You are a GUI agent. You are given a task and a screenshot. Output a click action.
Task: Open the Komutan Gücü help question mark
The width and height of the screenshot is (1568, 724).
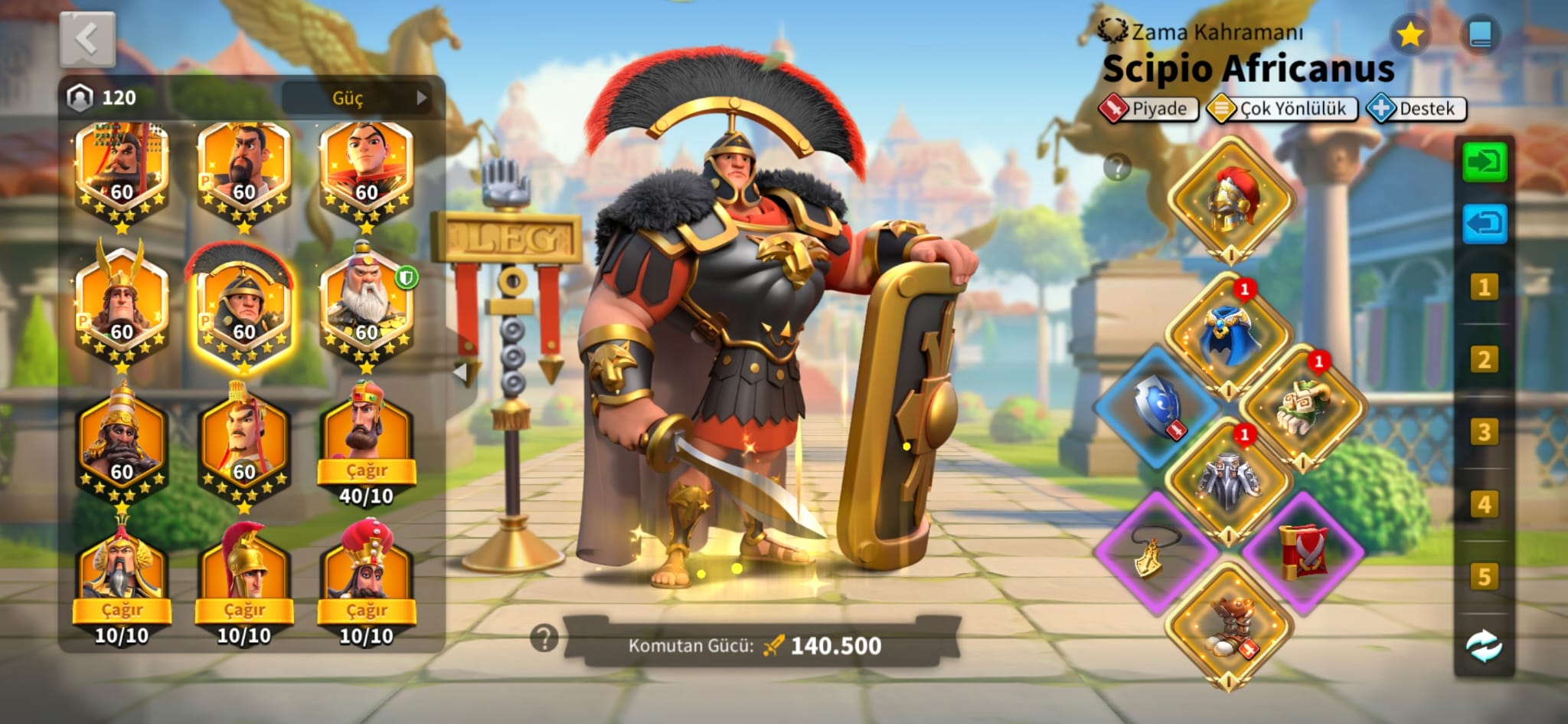point(544,637)
